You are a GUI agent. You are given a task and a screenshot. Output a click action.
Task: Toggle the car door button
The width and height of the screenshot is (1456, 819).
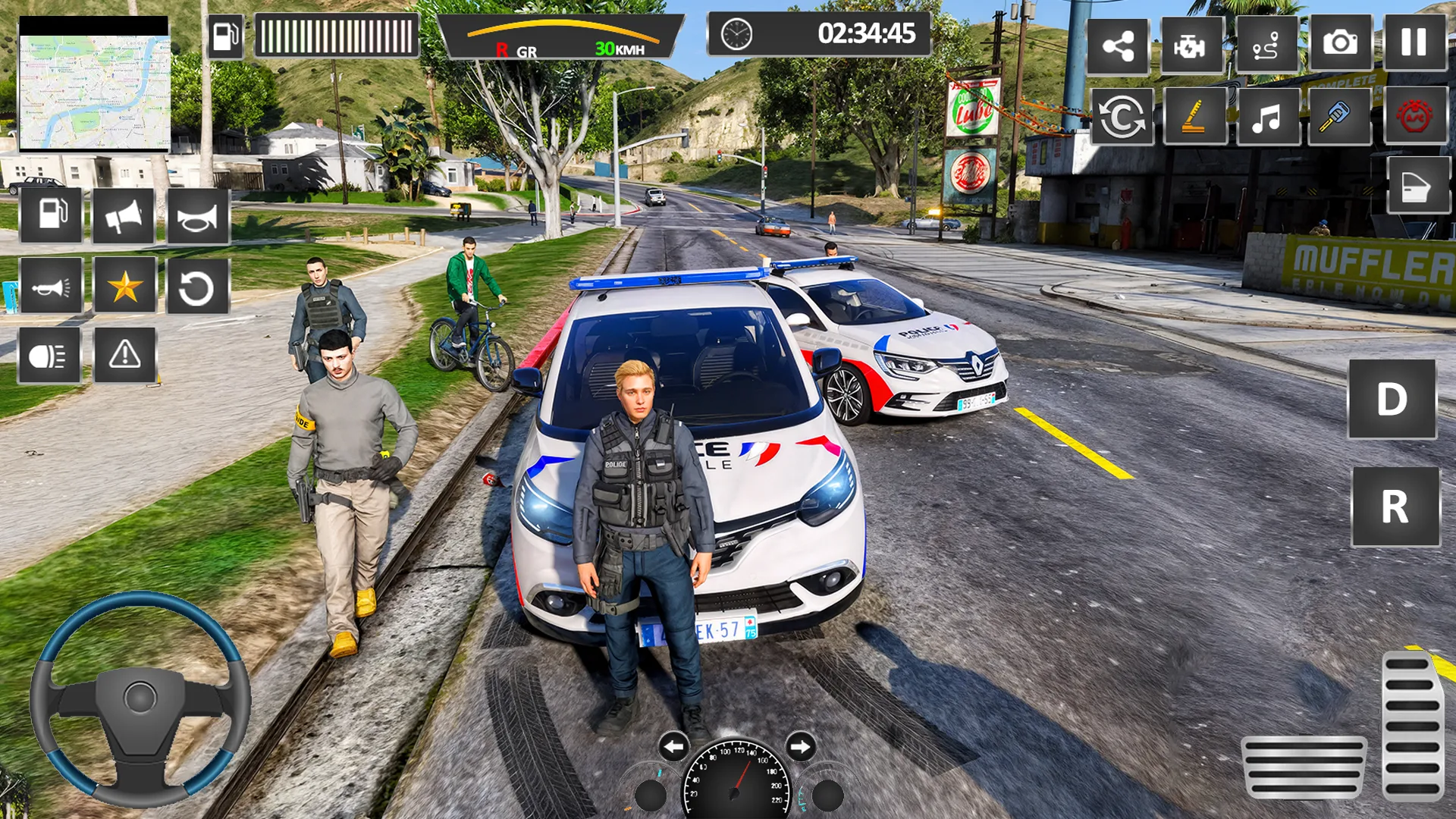point(1417,187)
